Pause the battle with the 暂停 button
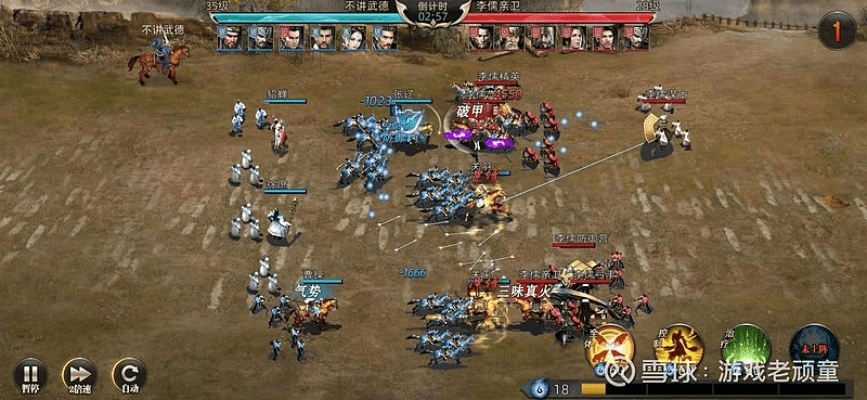Screen dimensions: 867x400 click(x=30, y=373)
